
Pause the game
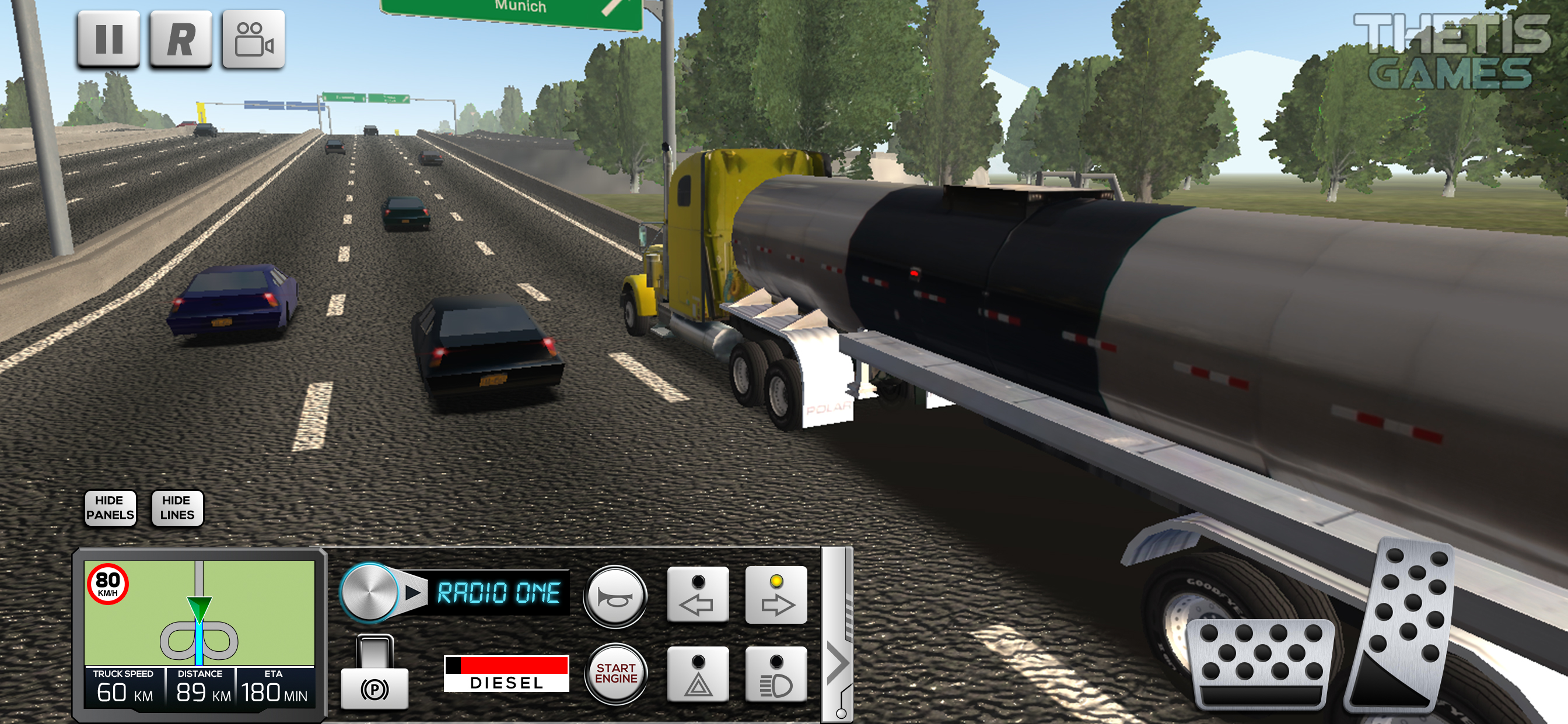pyautogui.click(x=108, y=39)
